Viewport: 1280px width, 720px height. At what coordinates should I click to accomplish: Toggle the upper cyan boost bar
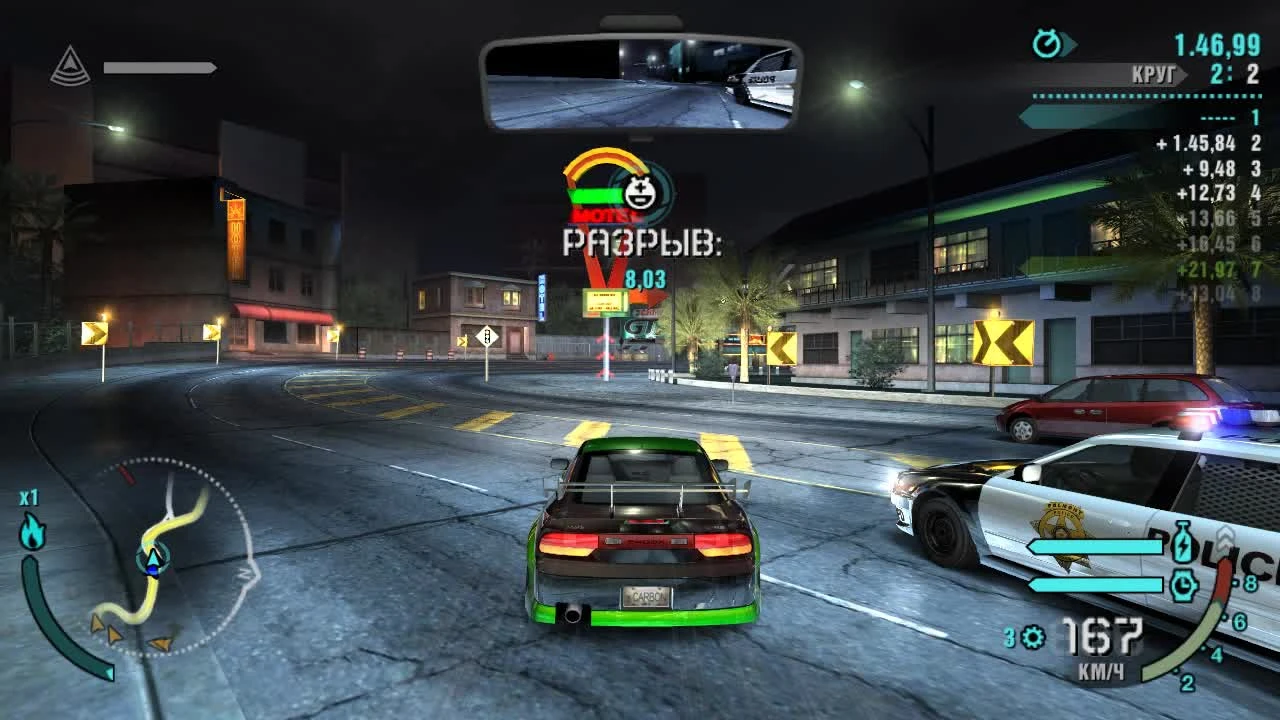click(x=1095, y=548)
